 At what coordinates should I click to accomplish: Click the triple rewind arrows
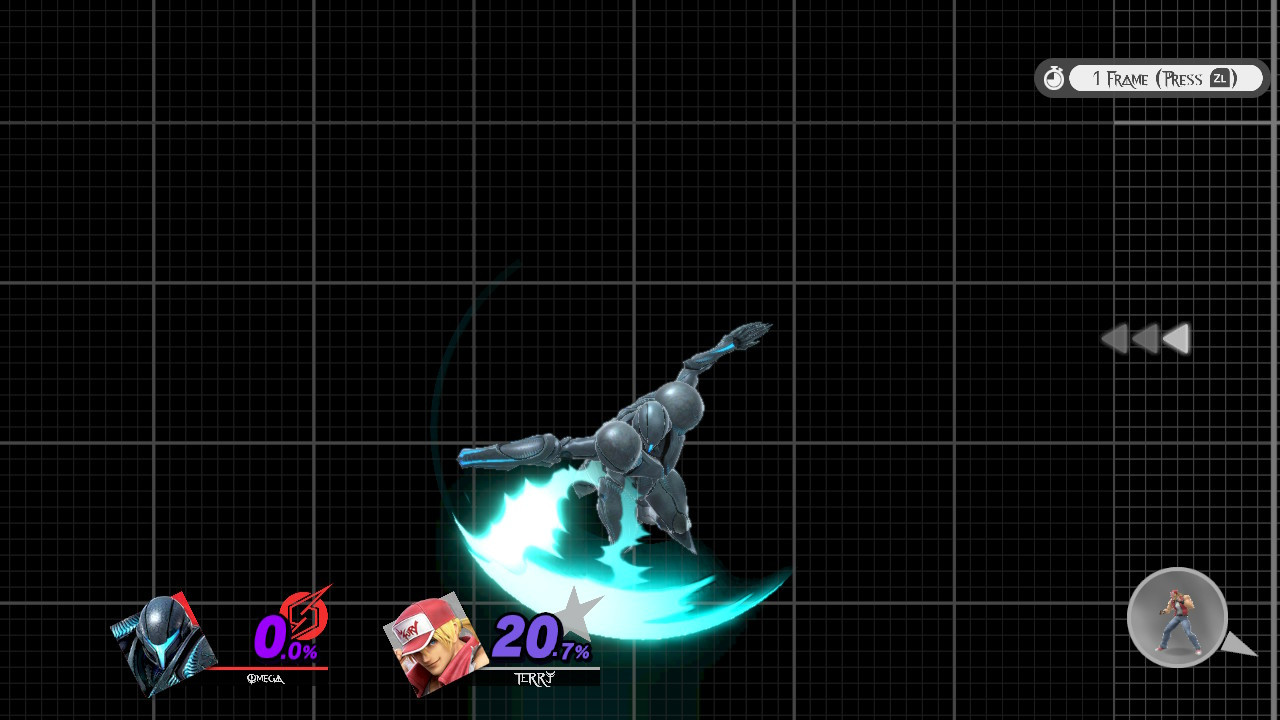pyautogui.click(x=1145, y=340)
